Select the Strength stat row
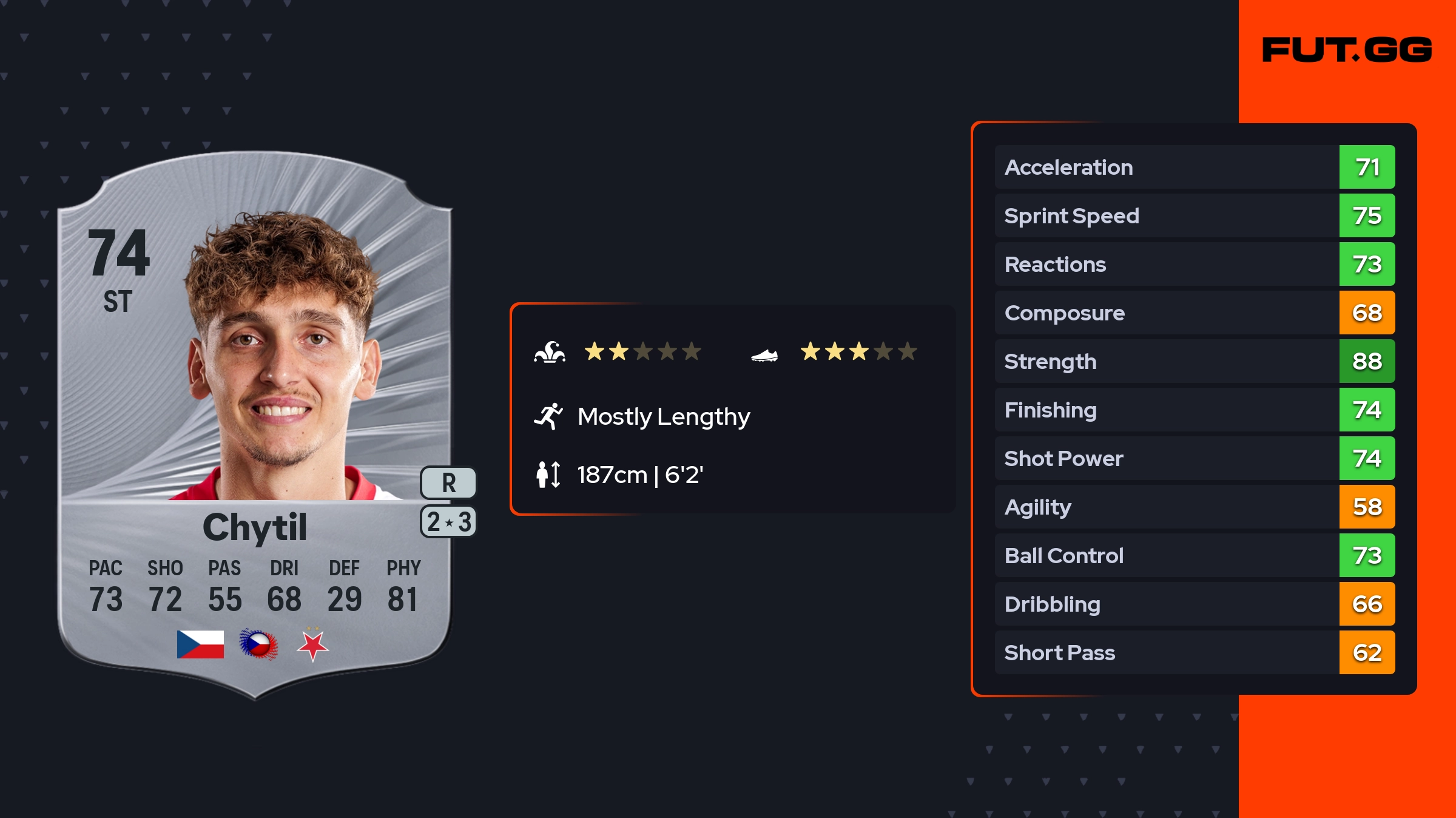 [x=1194, y=361]
